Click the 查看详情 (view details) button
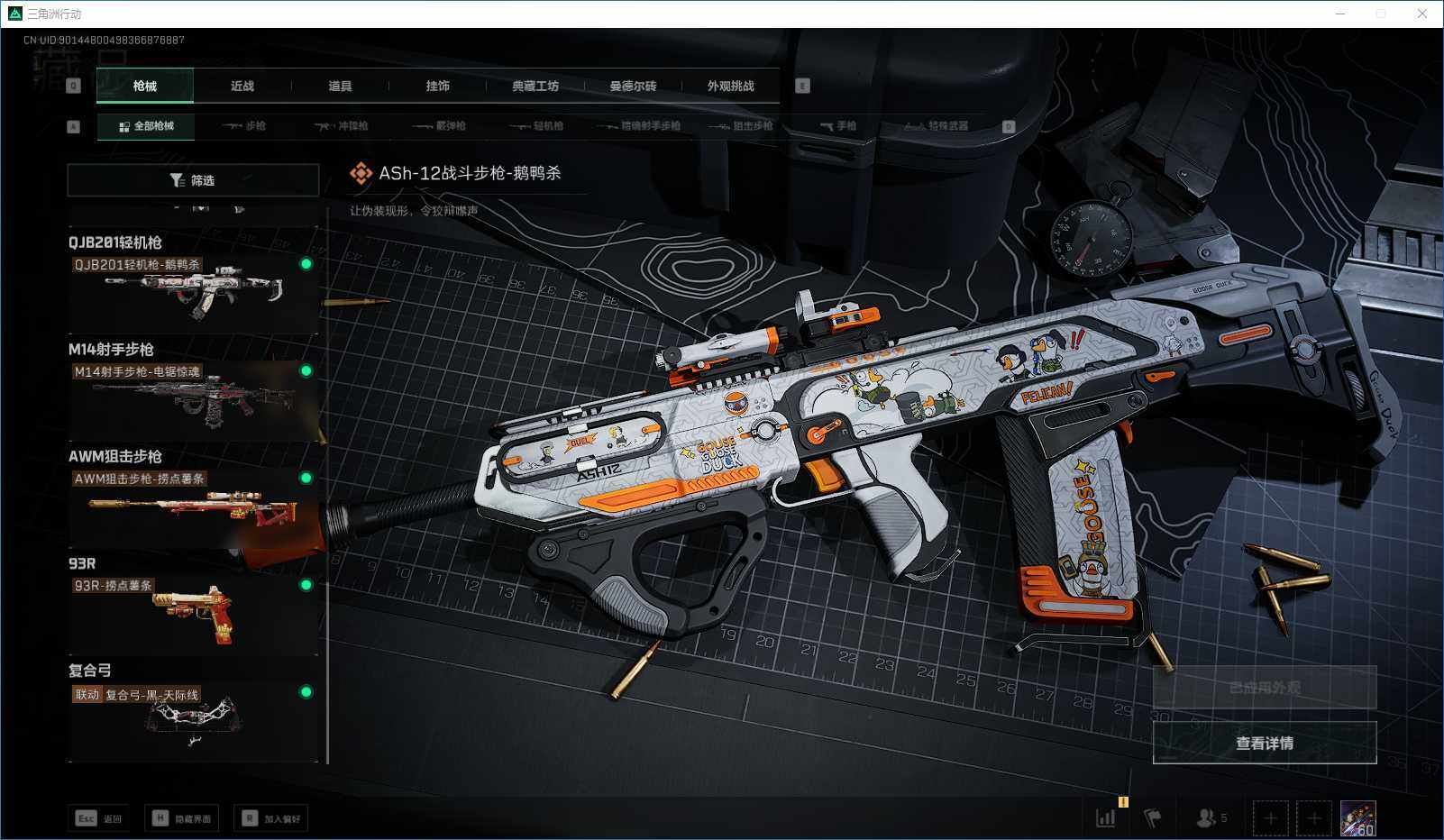The image size is (1444, 840). point(1264,743)
